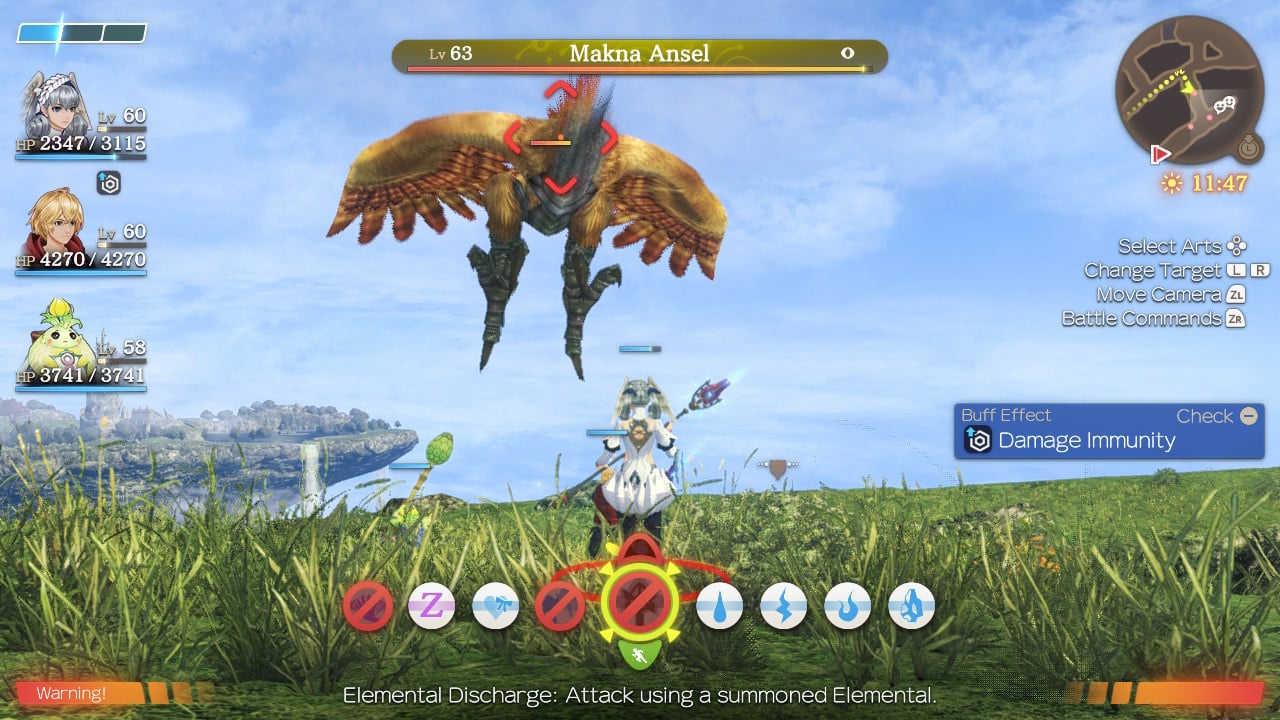Cast the flame elemental art
1280x720 pixels.
[x=848, y=606]
